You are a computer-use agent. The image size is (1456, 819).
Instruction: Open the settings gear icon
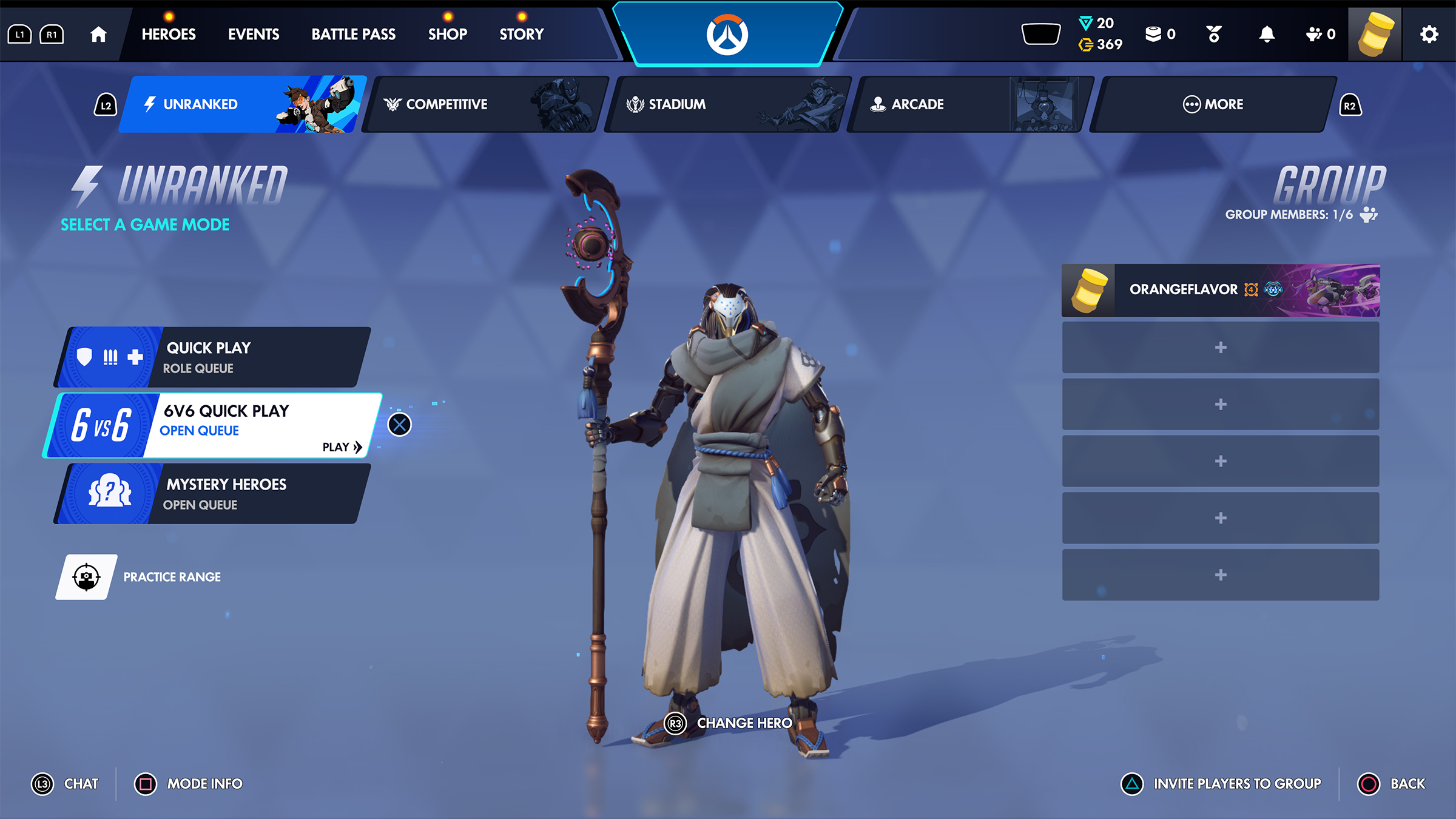tap(1429, 35)
